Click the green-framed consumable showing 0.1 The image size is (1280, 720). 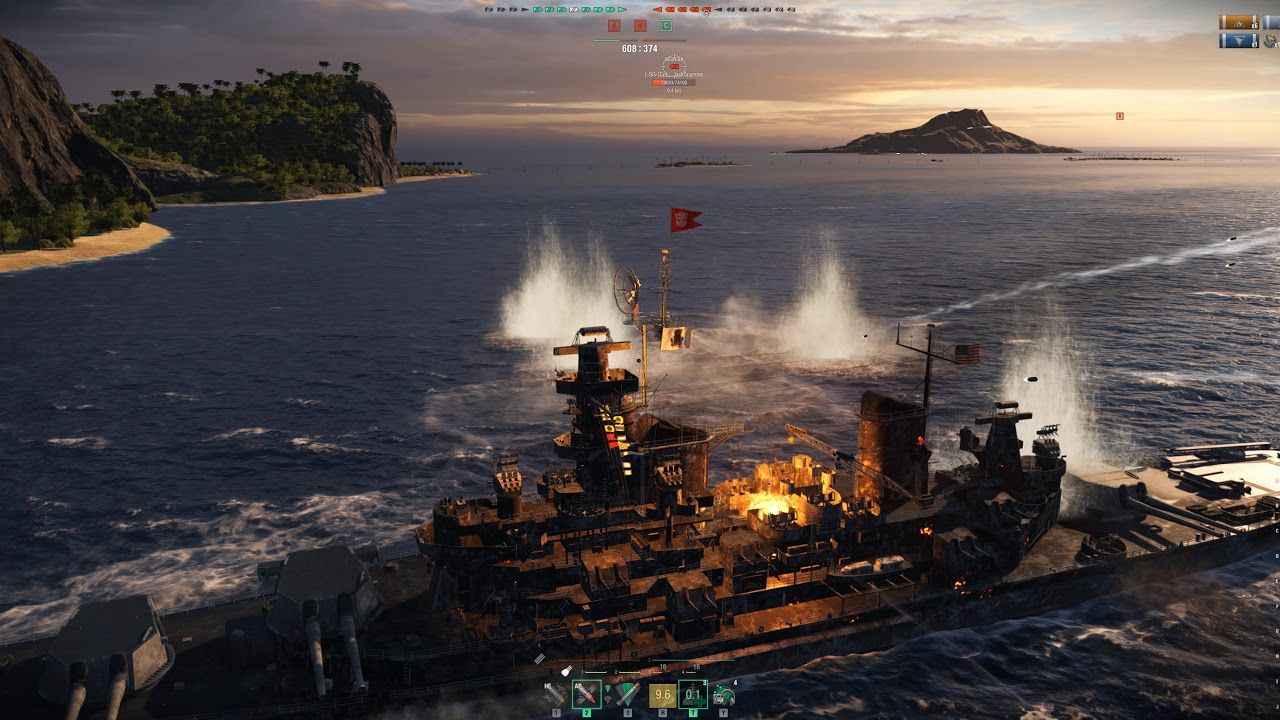pyautogui.click(x=693, y=693)
